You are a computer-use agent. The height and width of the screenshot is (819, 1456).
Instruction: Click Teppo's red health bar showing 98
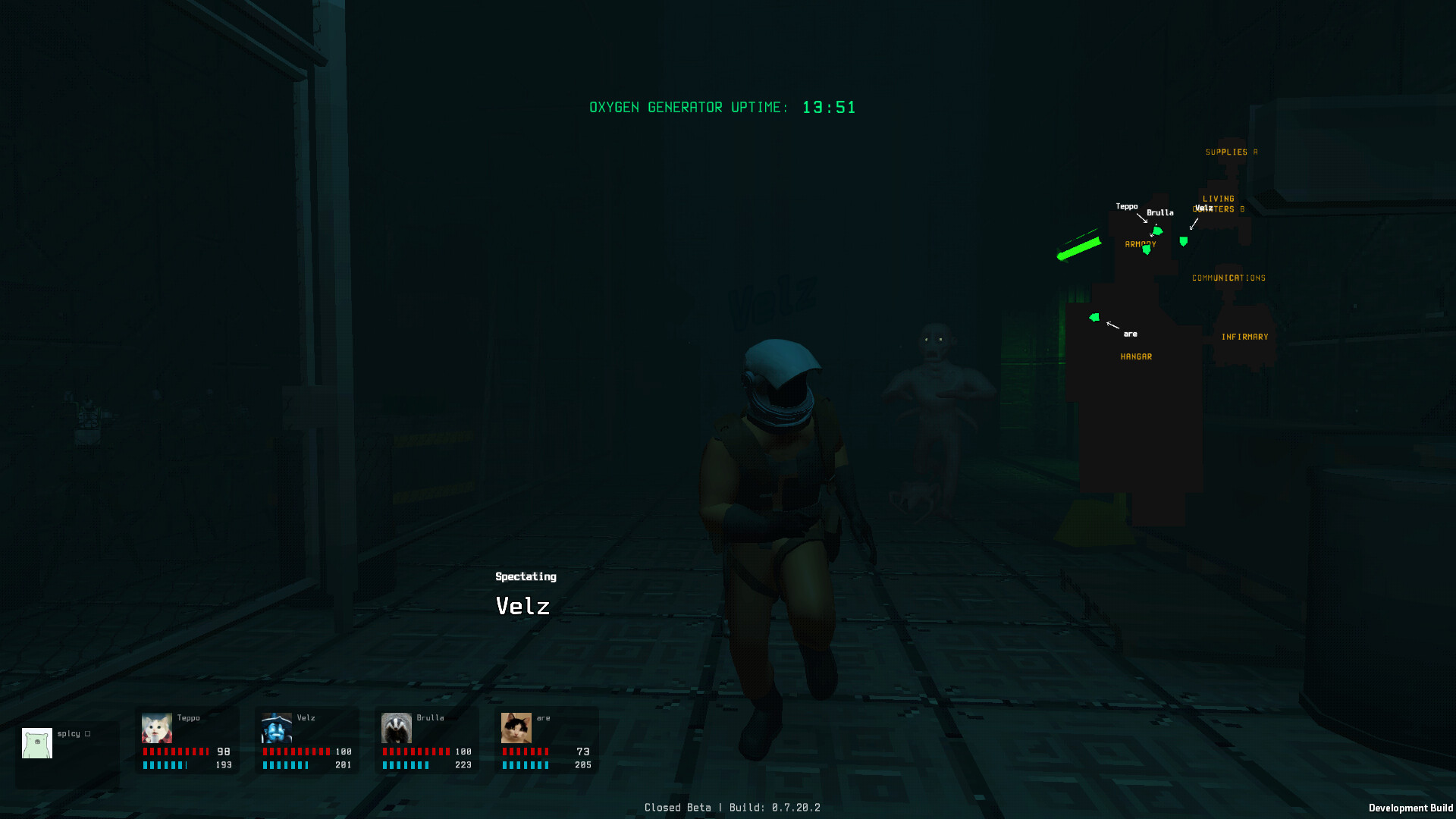(x=176, y=752)
